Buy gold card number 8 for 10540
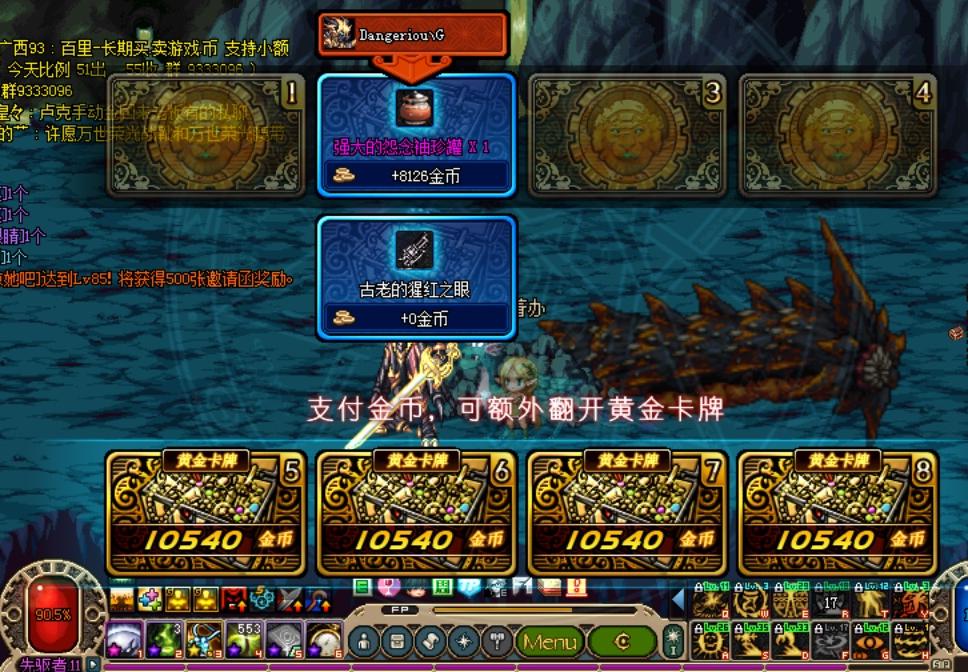 pyautogui.click(x=838, y=512)
